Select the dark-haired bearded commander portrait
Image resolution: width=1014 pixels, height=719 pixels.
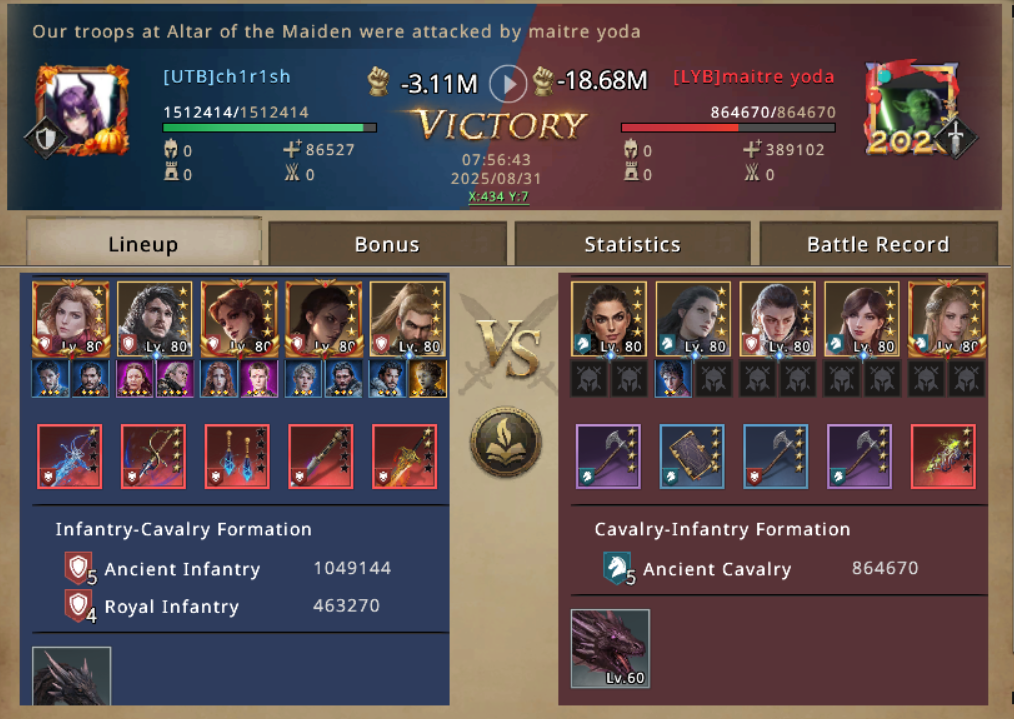point(154,318)
